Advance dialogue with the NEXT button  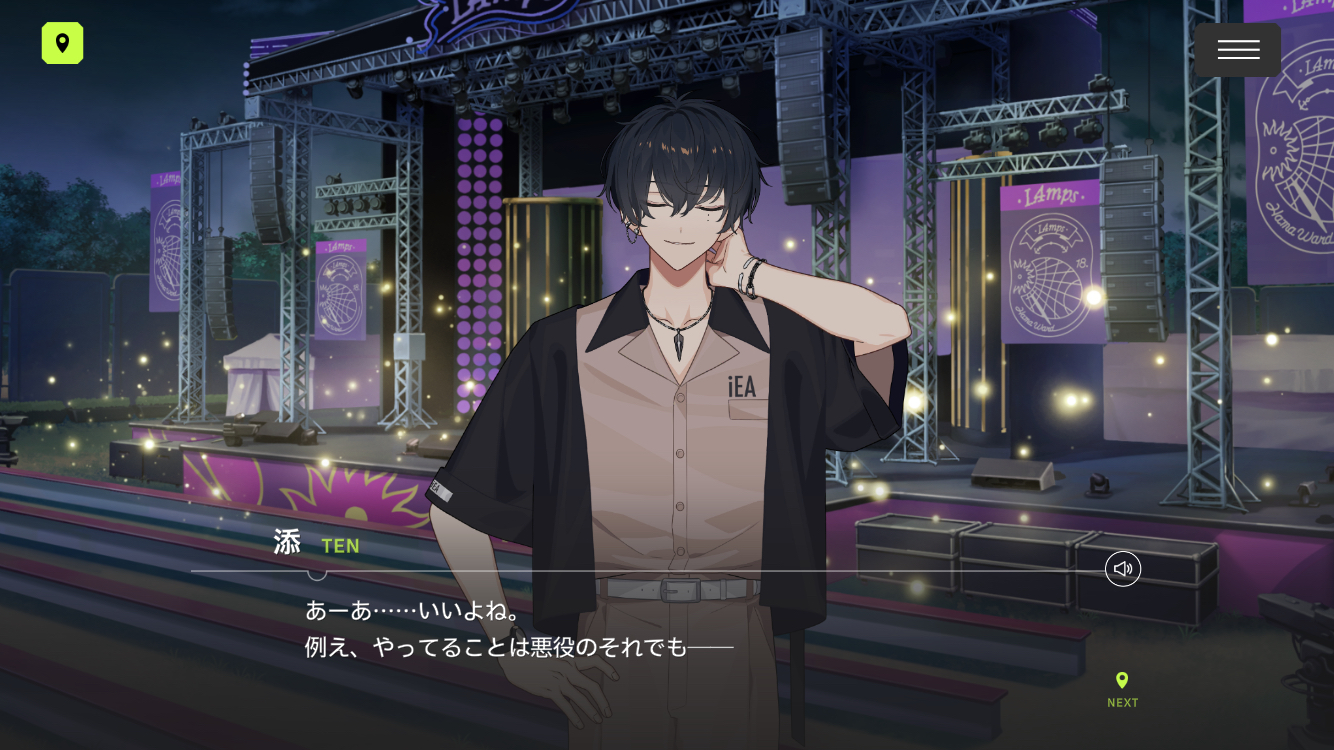(x=1122, y=689)
